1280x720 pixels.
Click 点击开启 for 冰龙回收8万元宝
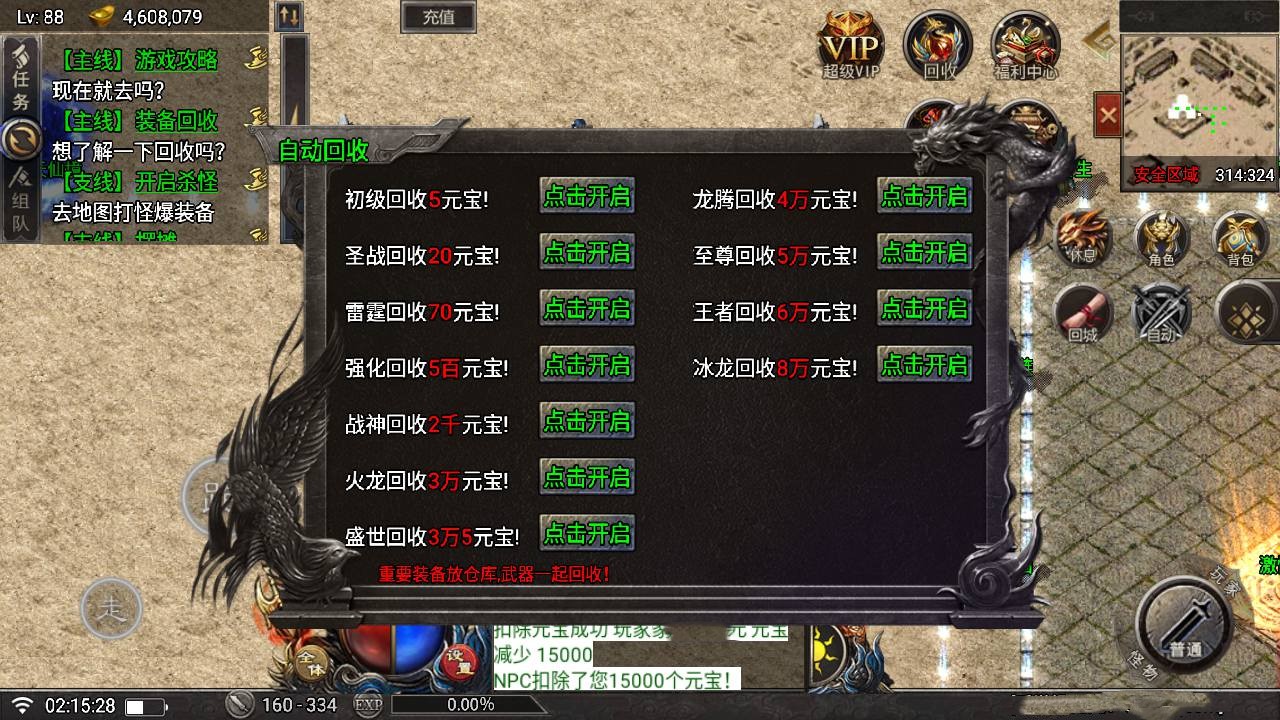(x=925, y=364)
